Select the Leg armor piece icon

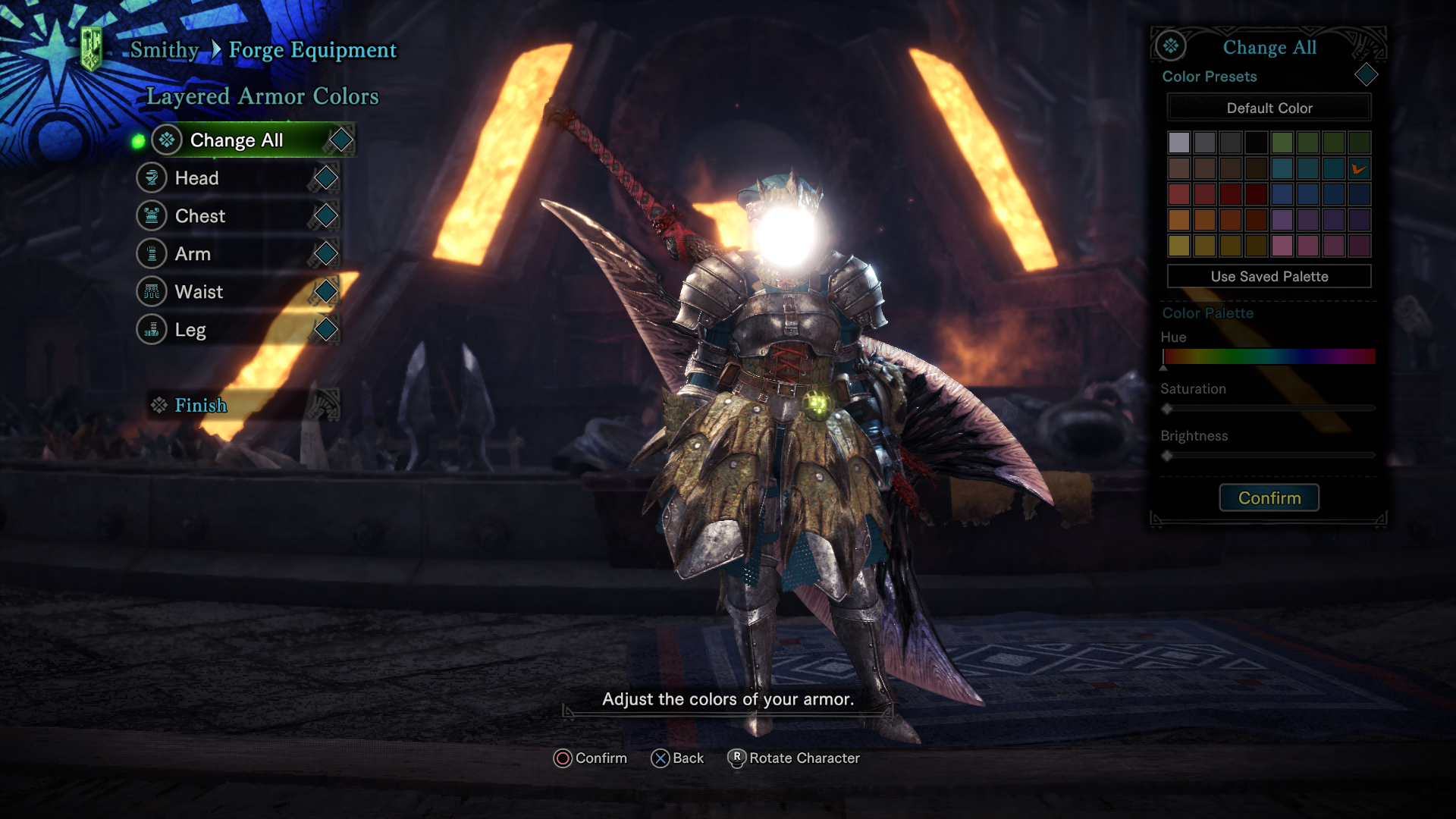pos(152,329)
